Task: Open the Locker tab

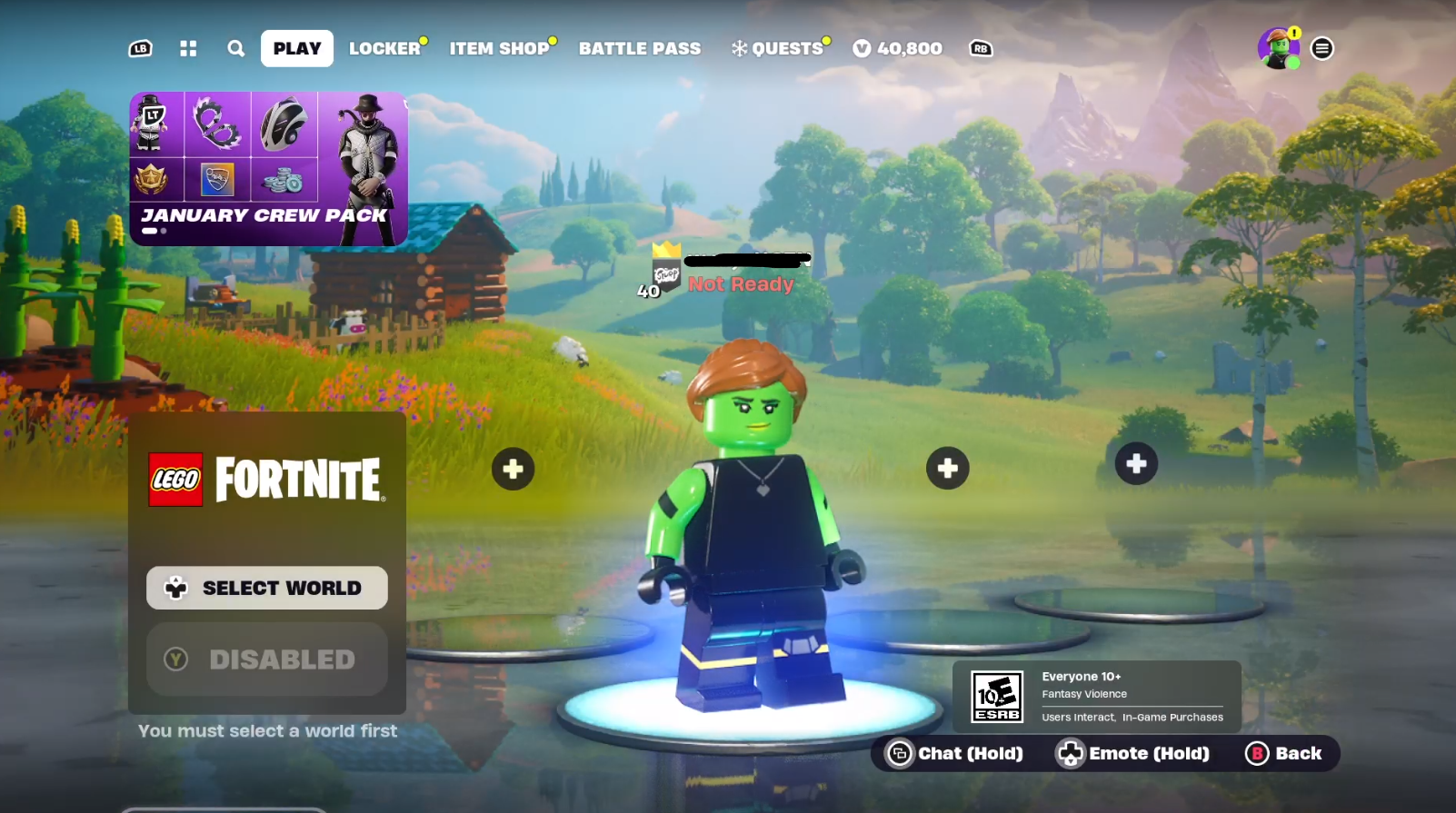Action: pyautogui.click(x=384, y=49)
